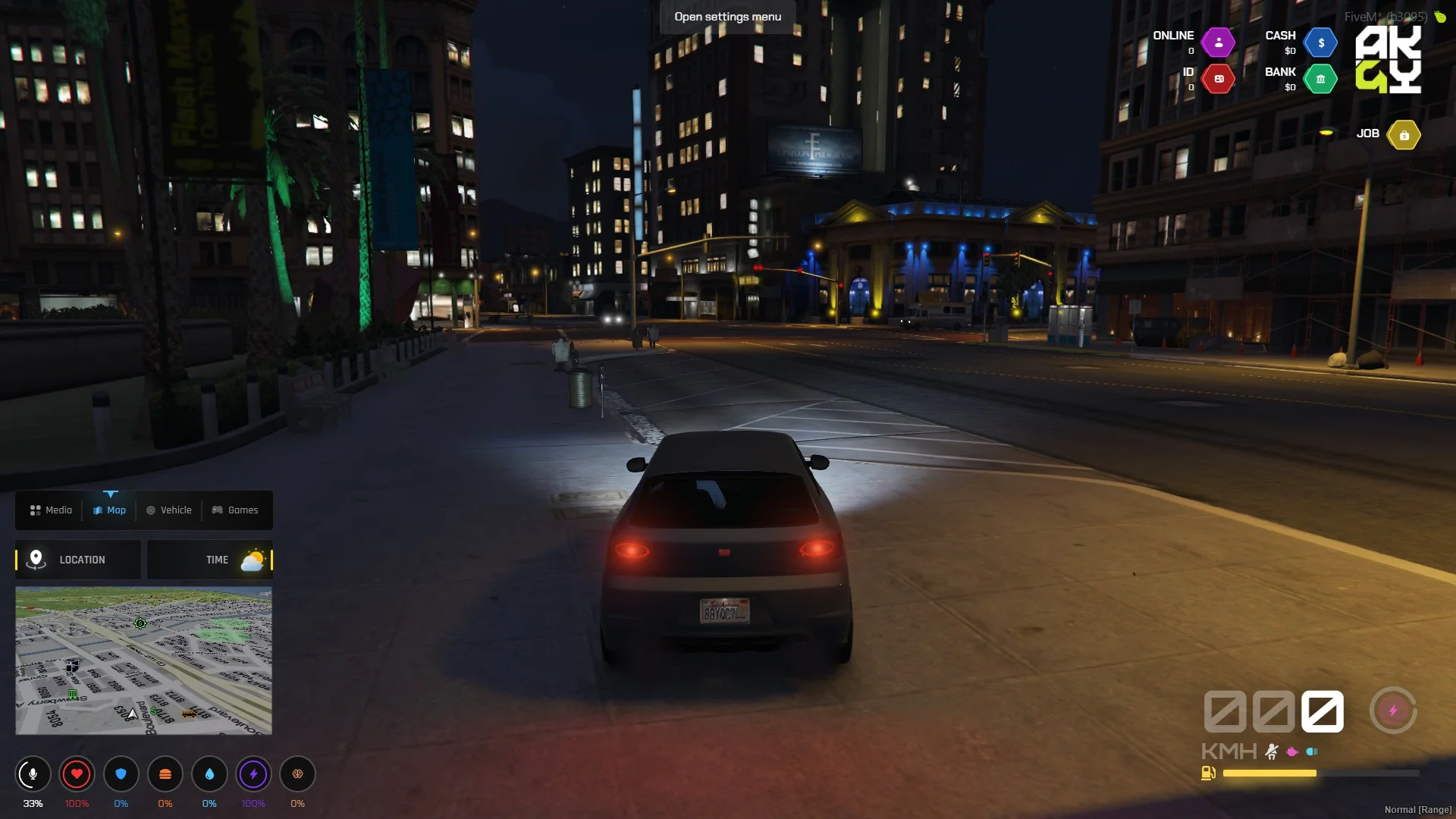Select the Map tab

pos(110,510)
